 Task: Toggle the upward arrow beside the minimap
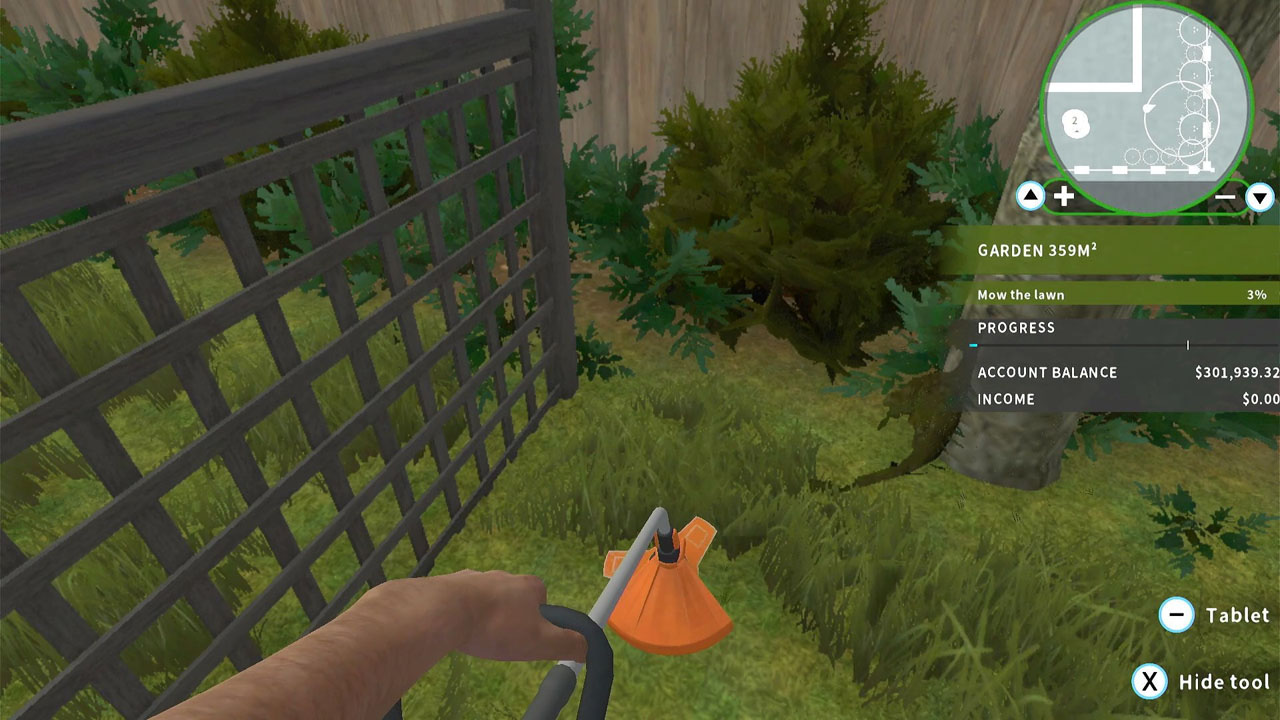[1029, 196]
